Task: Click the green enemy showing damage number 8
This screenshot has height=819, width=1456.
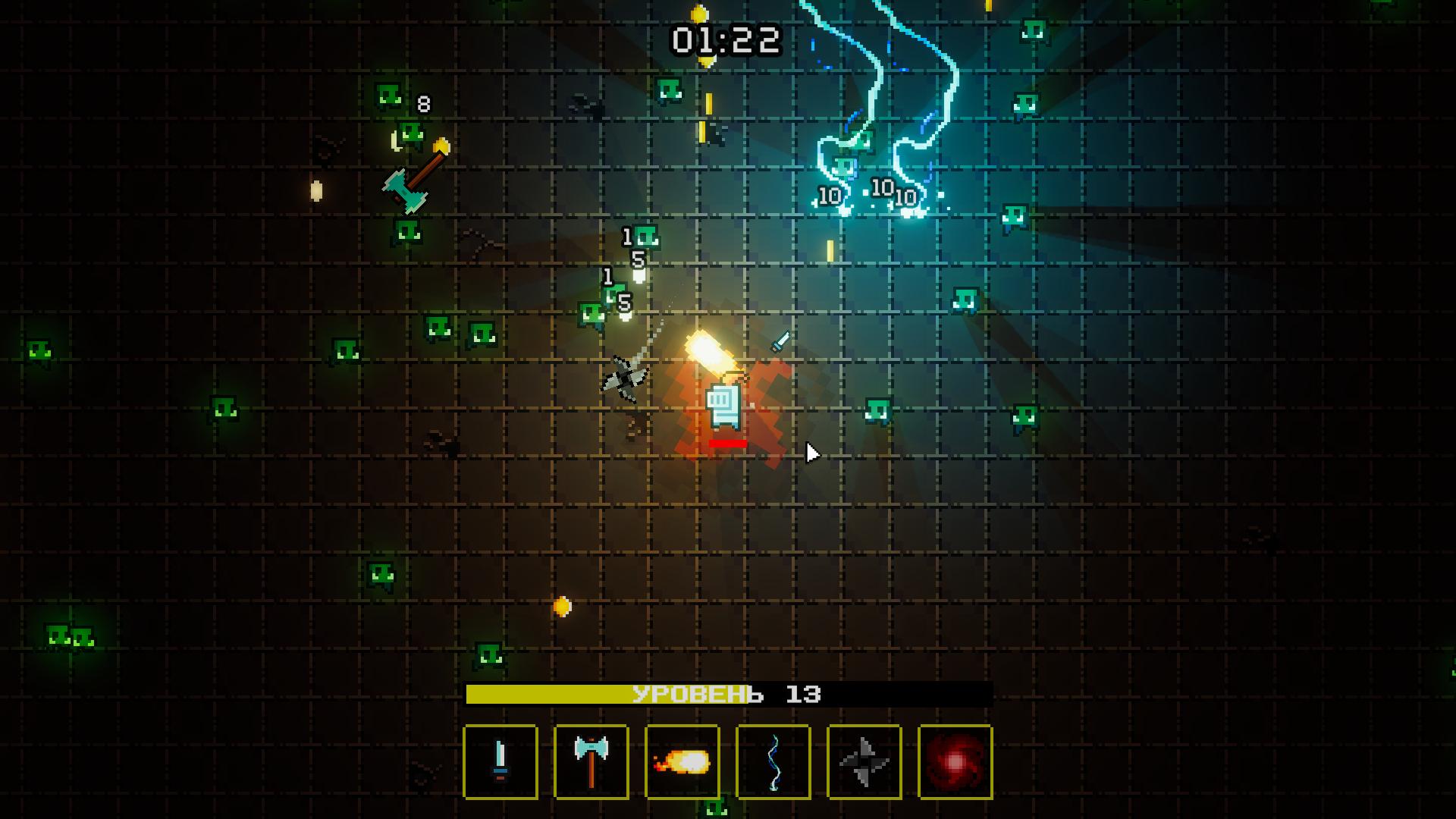Action: pos(388,96)
